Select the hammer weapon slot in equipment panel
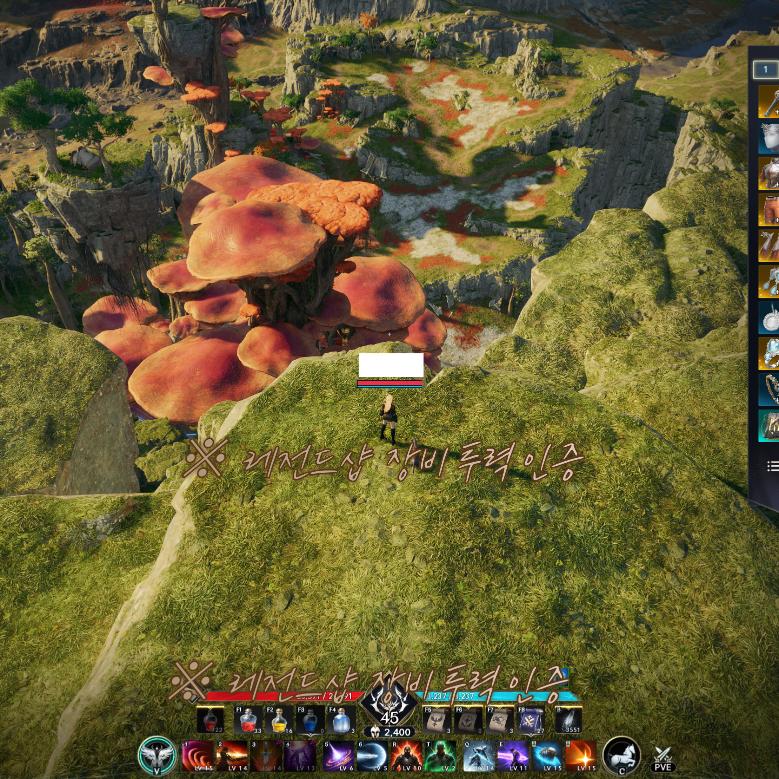 pyautogui.click(x=768, y=102)
